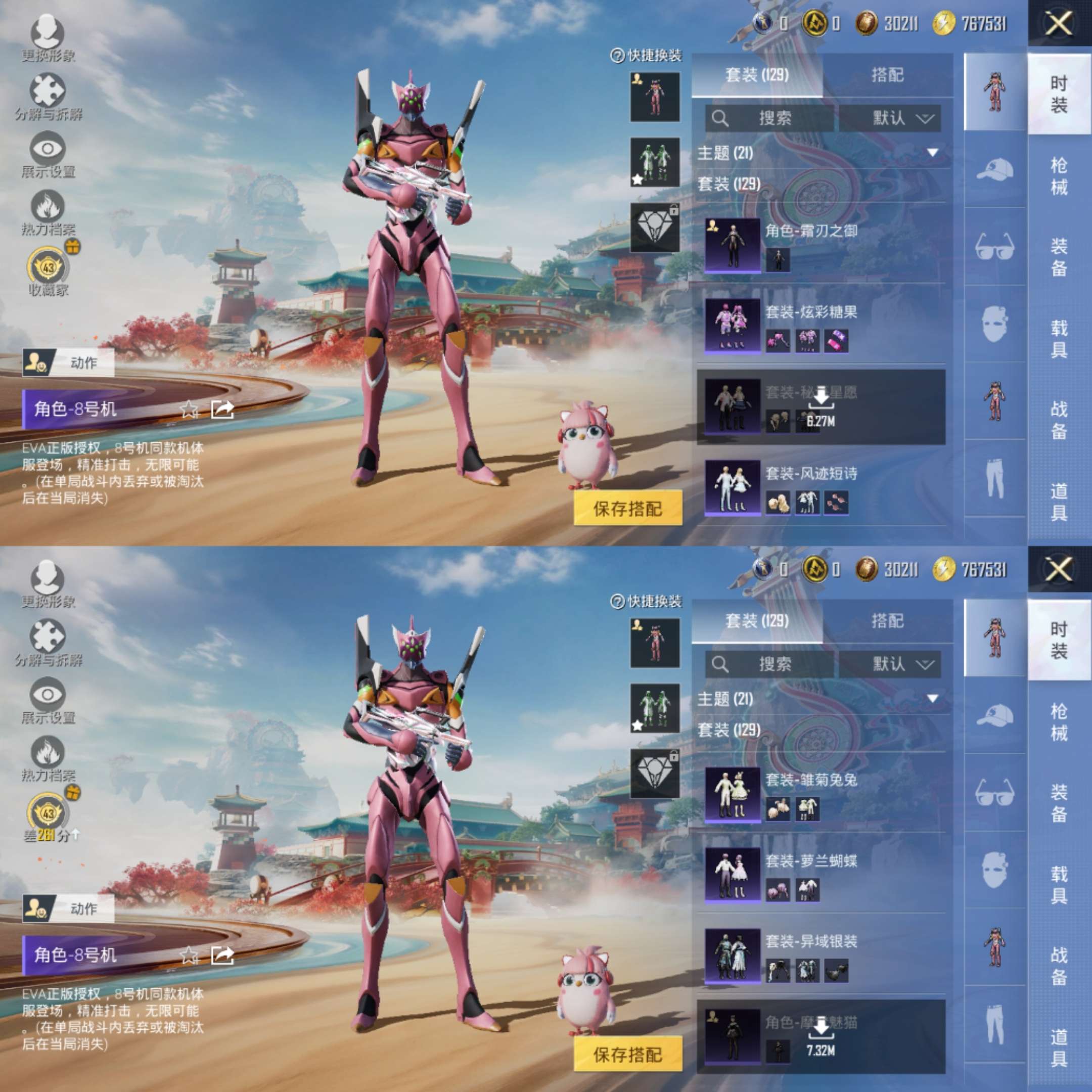Download the 6.27M outfit set
1092x1092 pixels.
tap(821, 406)
